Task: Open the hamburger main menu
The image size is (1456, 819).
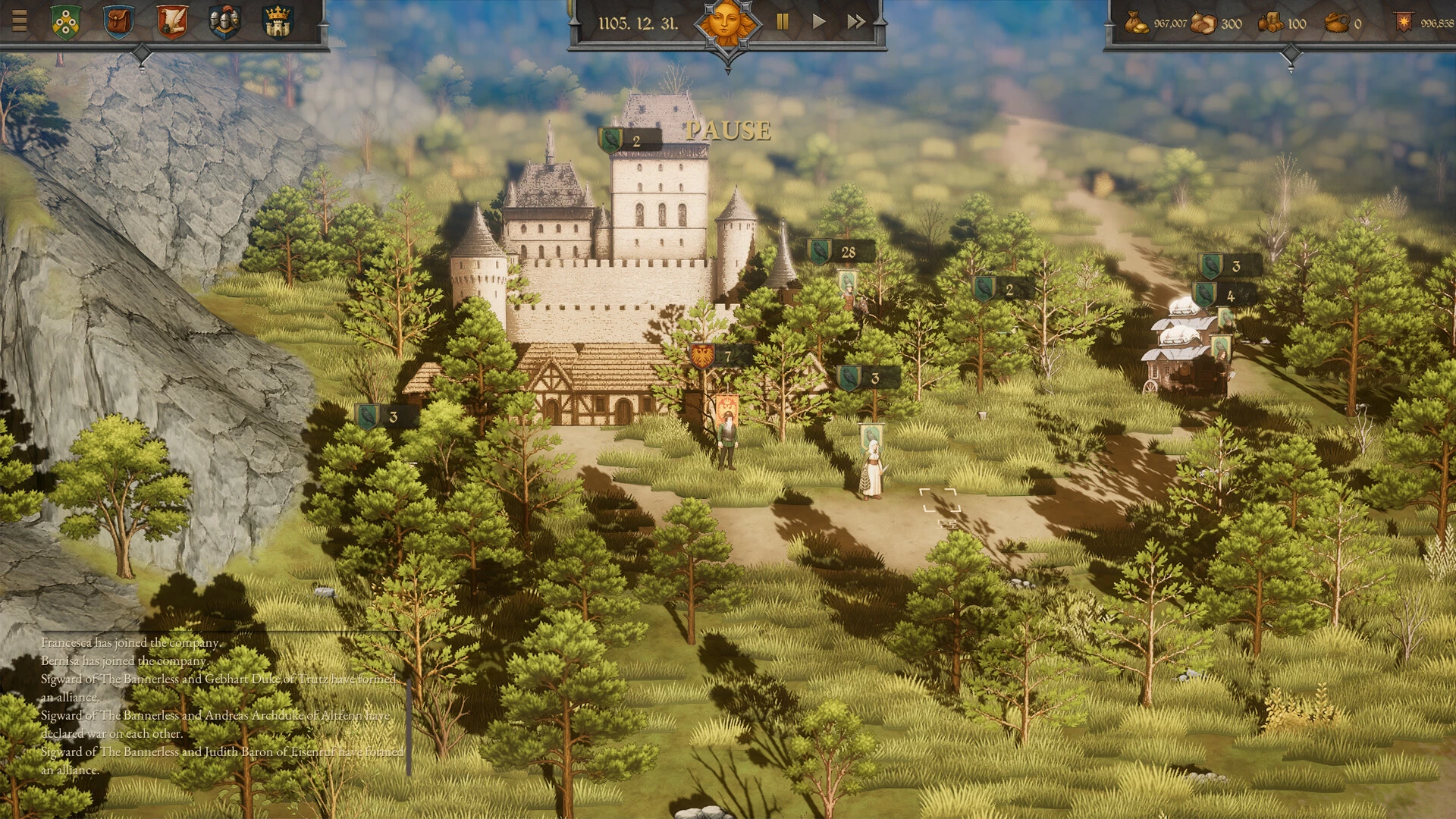Action: tap(19, 20)
